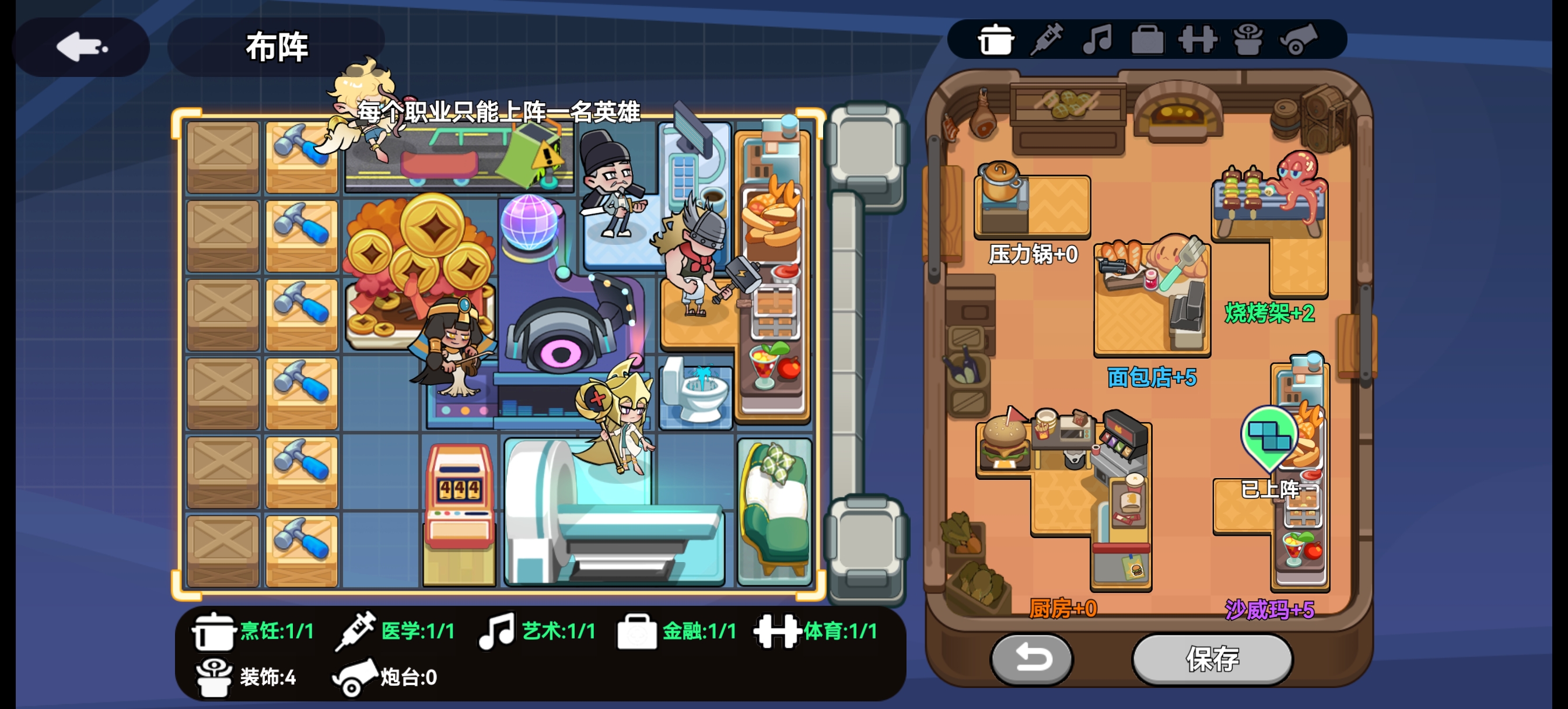The image size is (1568, 709).
Task: Go back with the arrow button
Action: (x=81, y=47)
